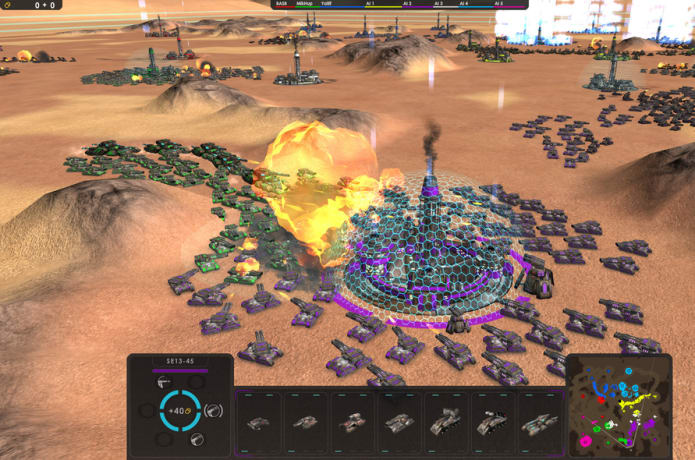Activate the bracketed module icon beside the ring
This screenshot has height=460, width=695.
click(x=213, y=410)
